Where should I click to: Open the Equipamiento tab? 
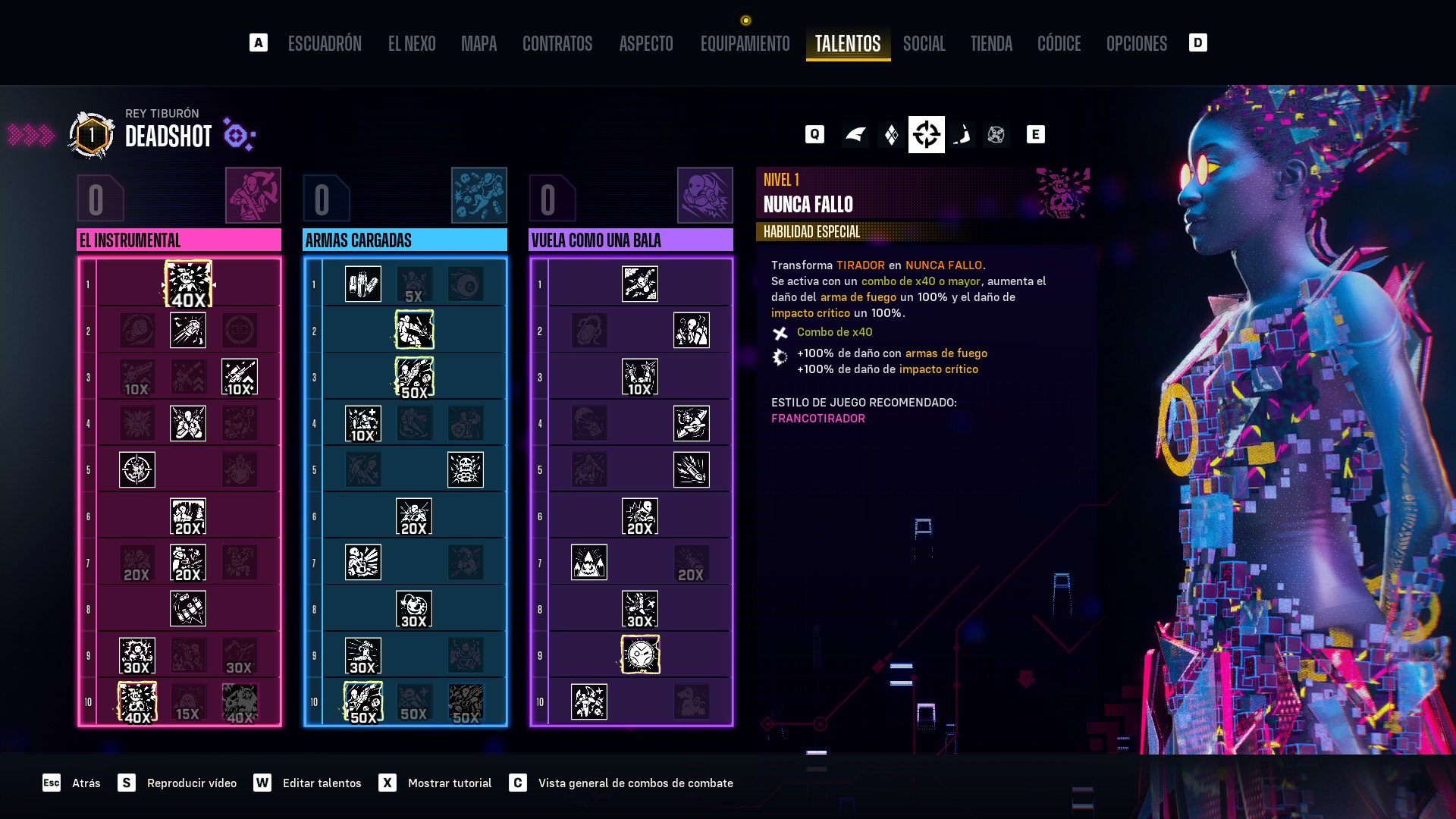pyautogui.click(x=745, y=43)
